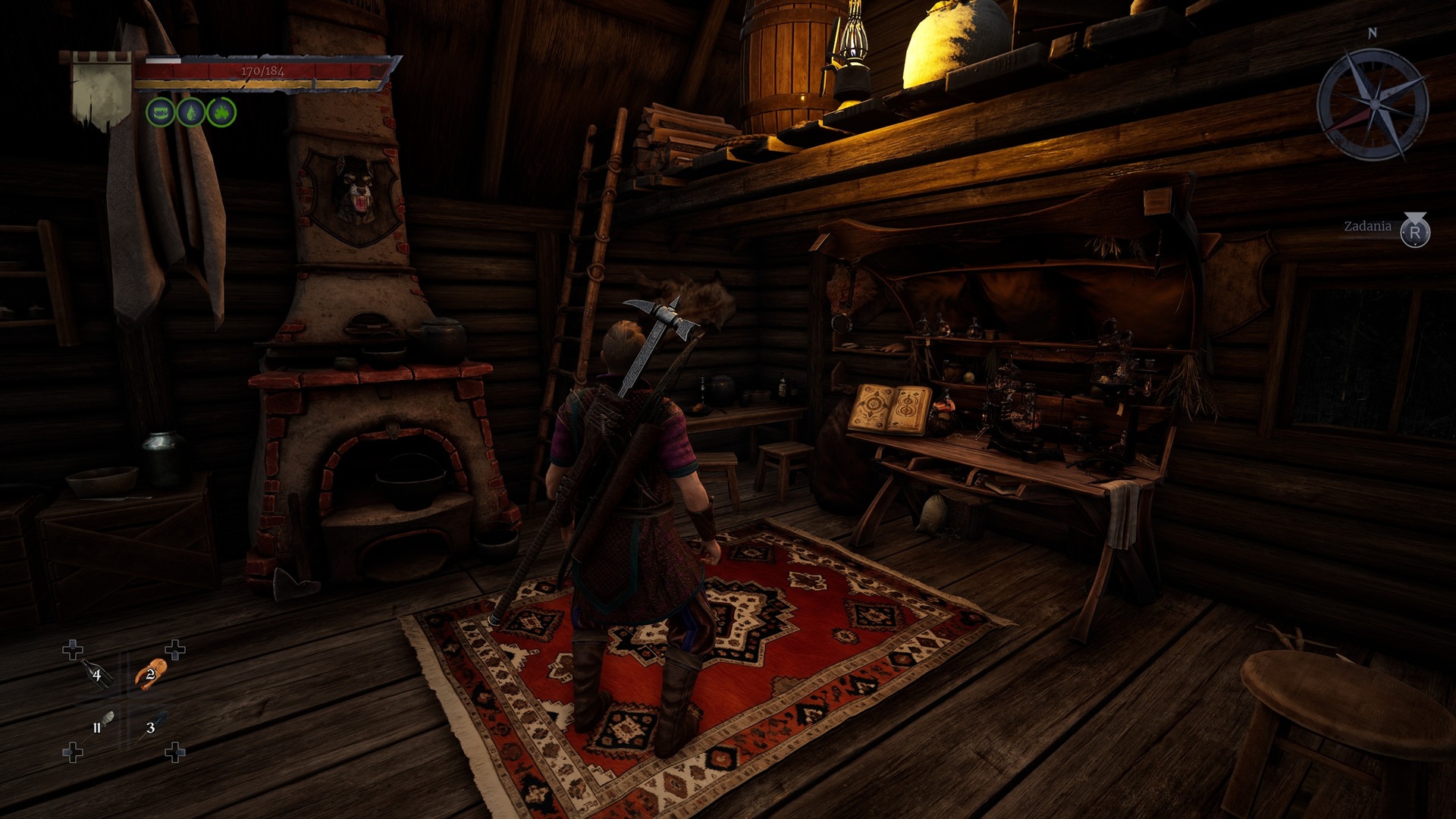Use the orange meat quick slot item
The height and width of the screenshot is (819, 1456).
(x=149, y=673)
